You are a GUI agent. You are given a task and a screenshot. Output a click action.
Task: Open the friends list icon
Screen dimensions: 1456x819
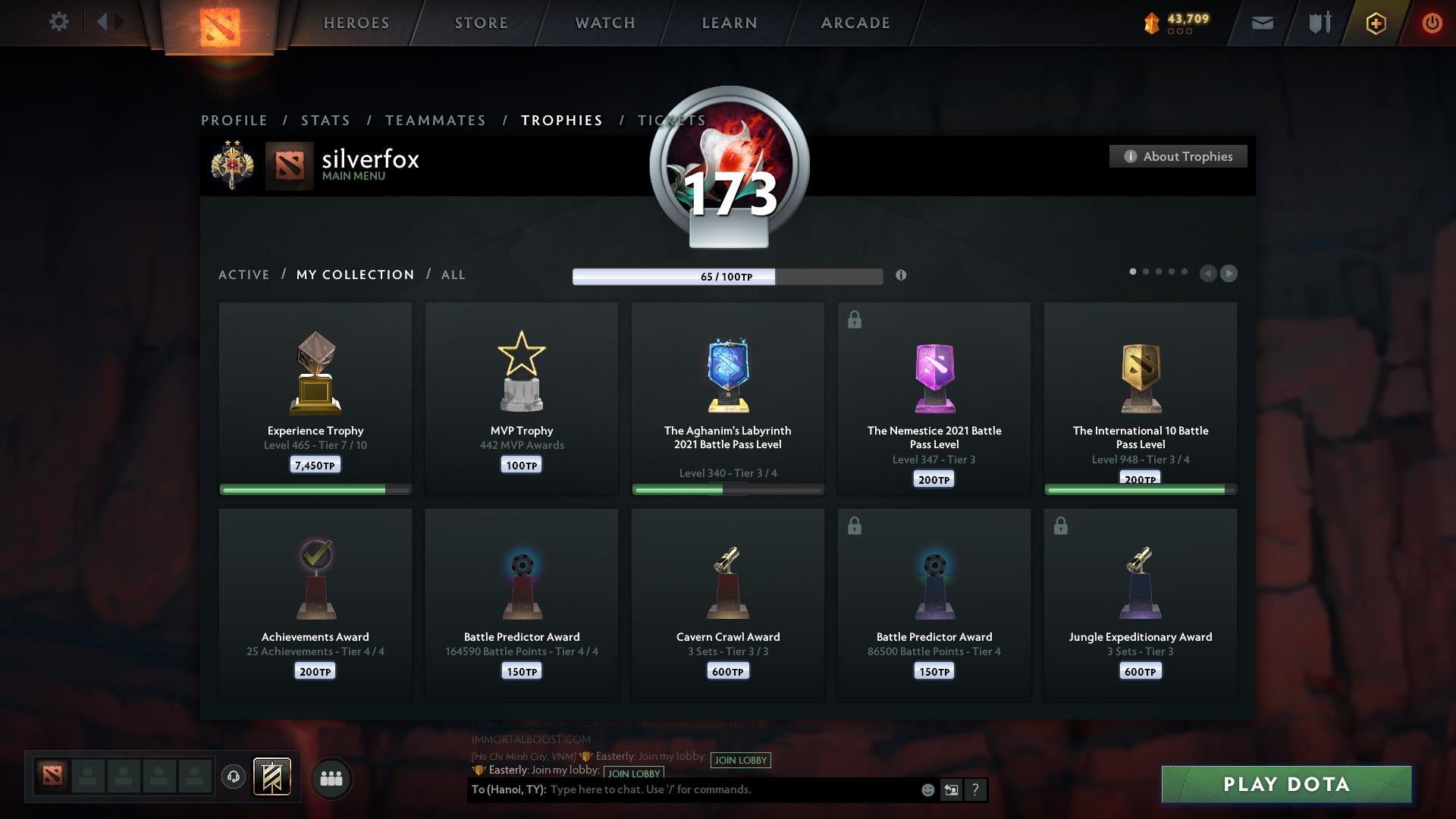(x=331, y=778)
